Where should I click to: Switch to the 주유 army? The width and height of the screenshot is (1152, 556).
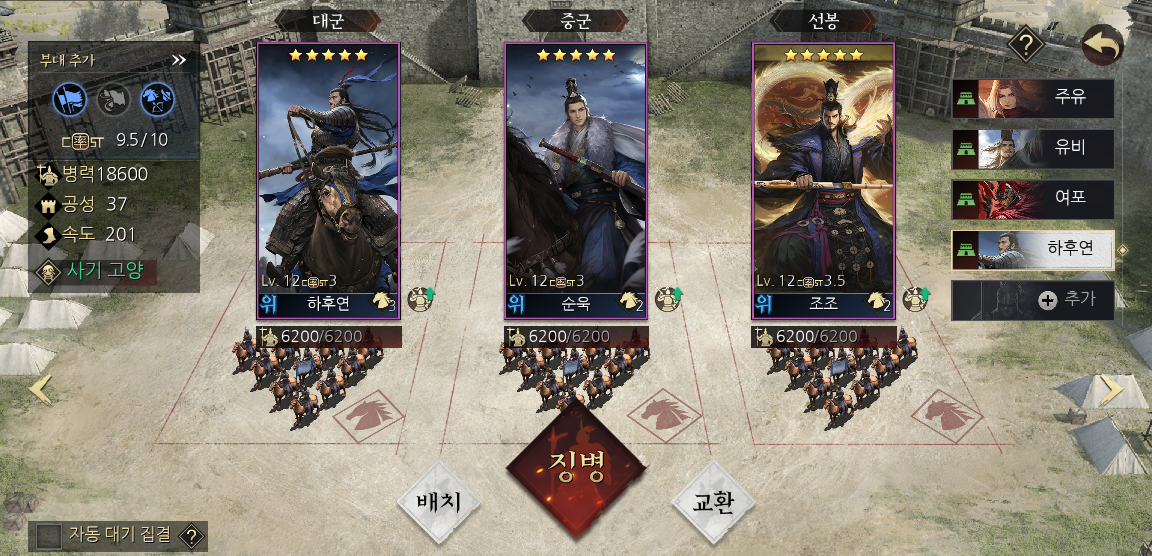click(1033, 99)
